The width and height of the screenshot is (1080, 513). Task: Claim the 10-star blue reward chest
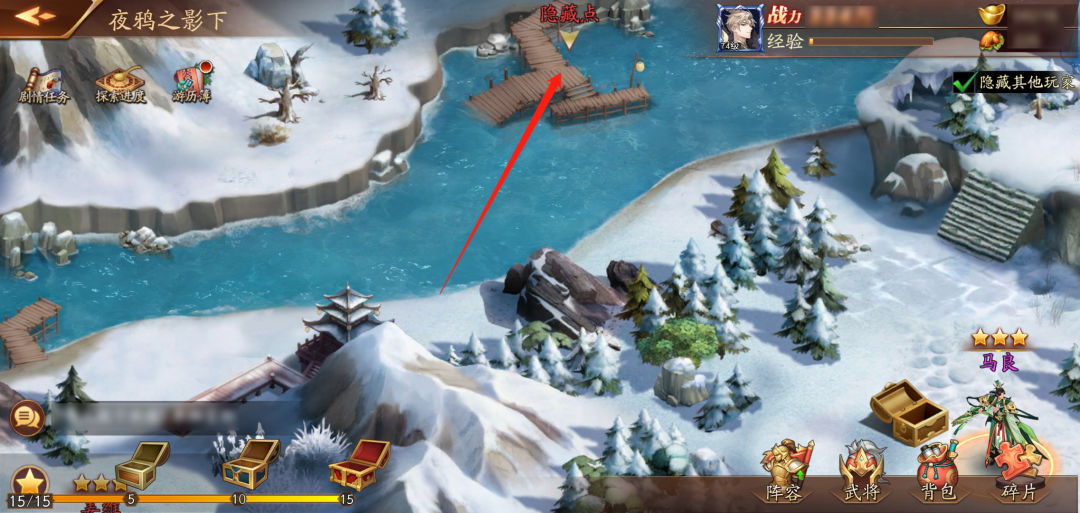249,462
